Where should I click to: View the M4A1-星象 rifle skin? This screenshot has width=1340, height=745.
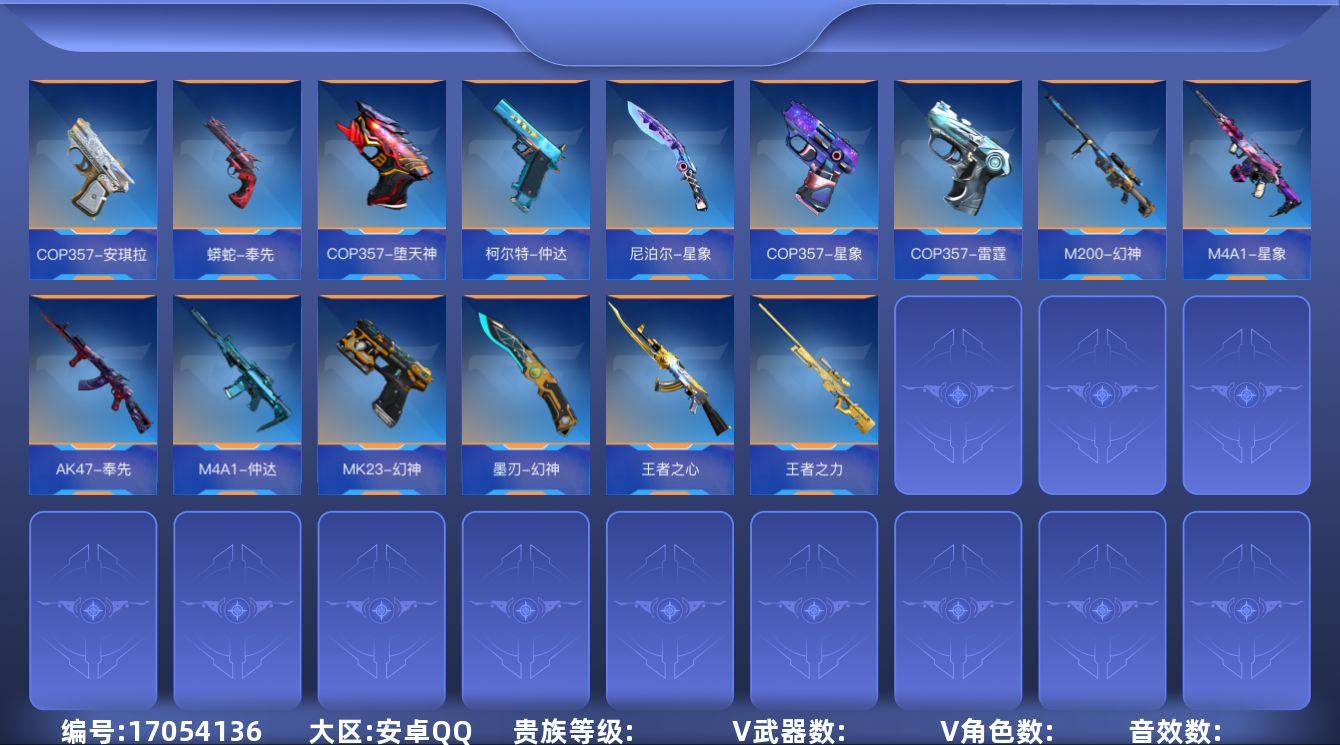coord(1245,170)
